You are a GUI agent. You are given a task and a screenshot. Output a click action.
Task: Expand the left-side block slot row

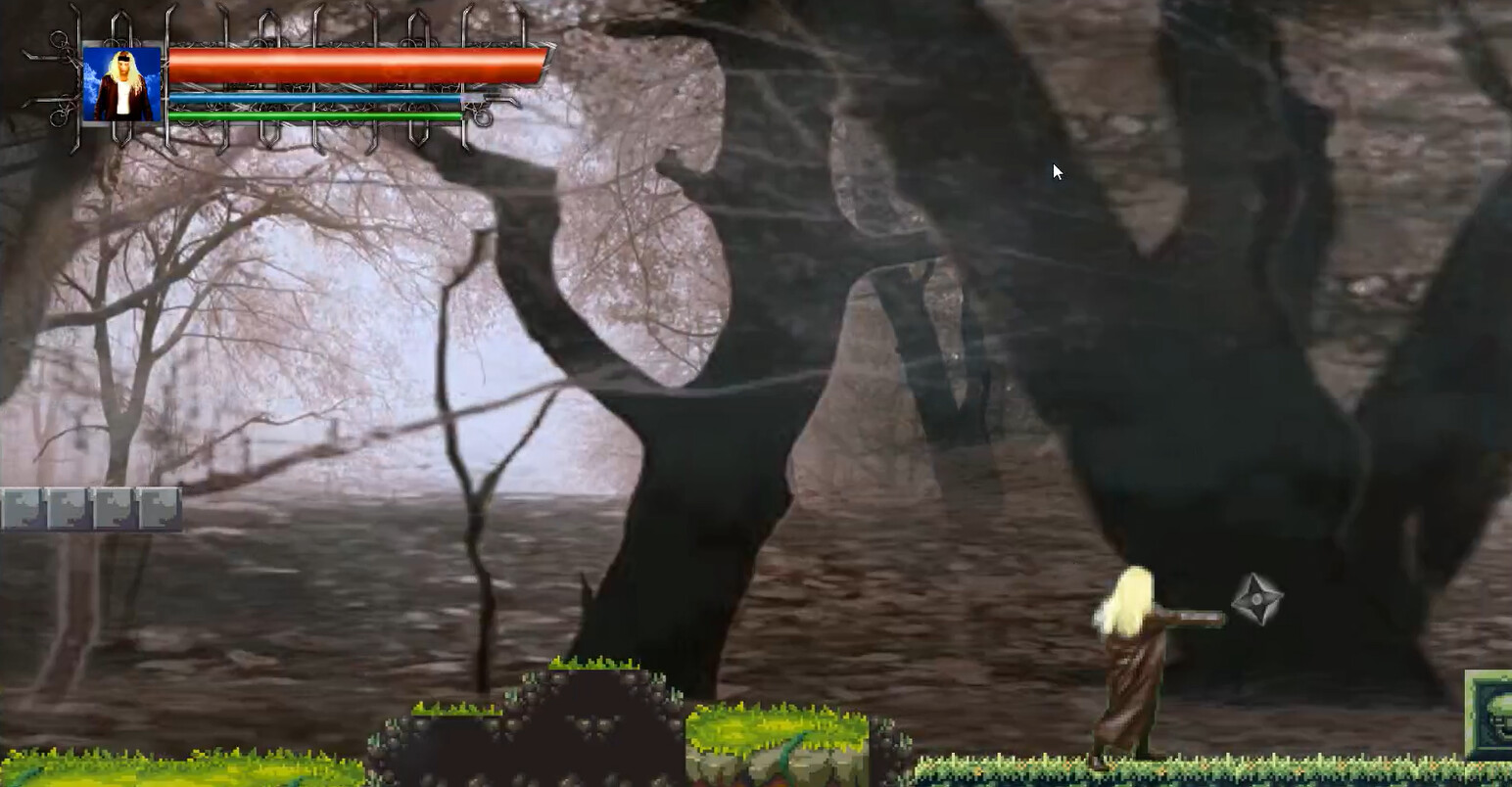coord(88,507)
